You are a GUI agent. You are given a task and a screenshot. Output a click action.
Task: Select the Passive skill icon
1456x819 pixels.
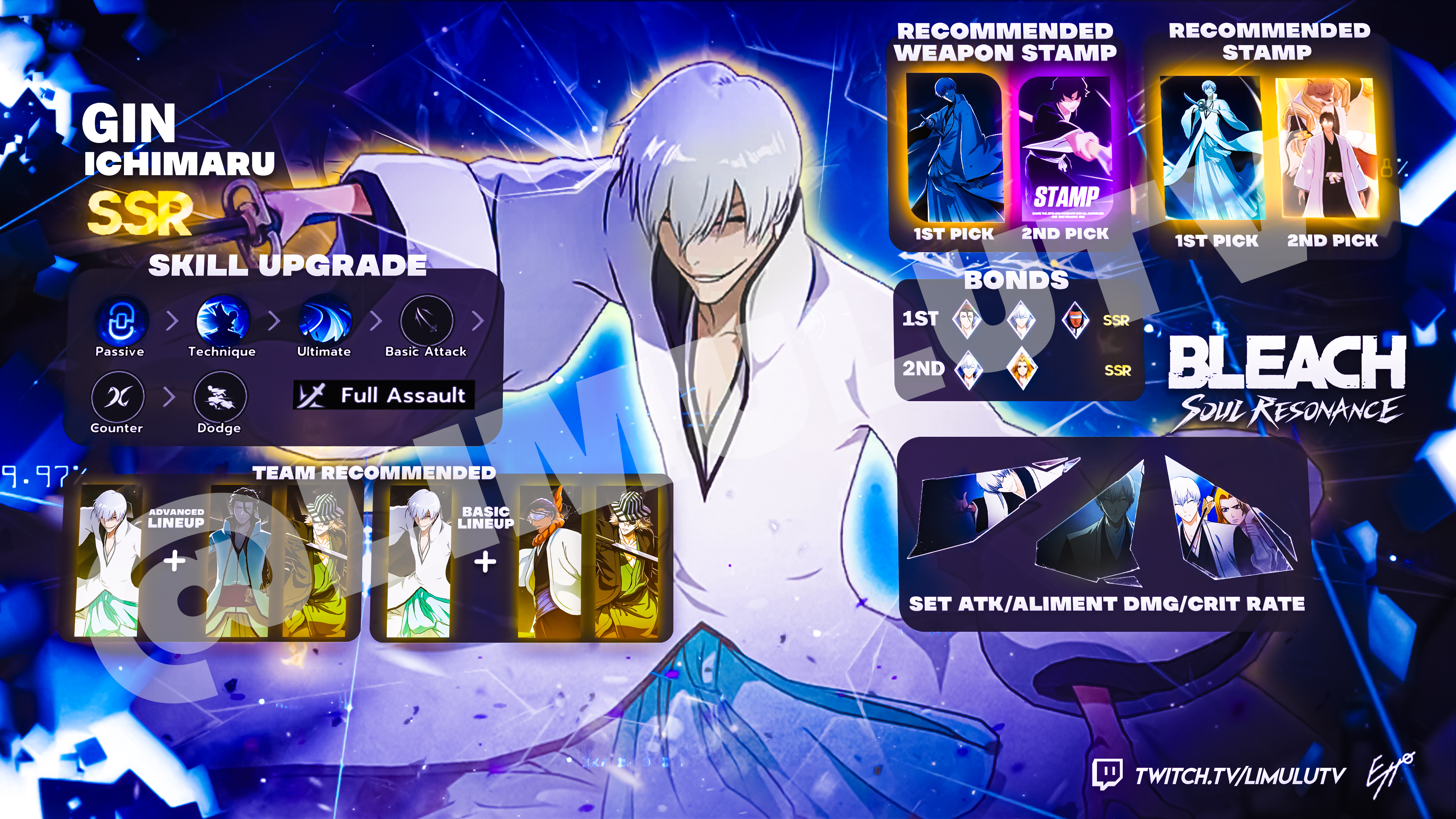pyautogui.click(x=121, y=320)
